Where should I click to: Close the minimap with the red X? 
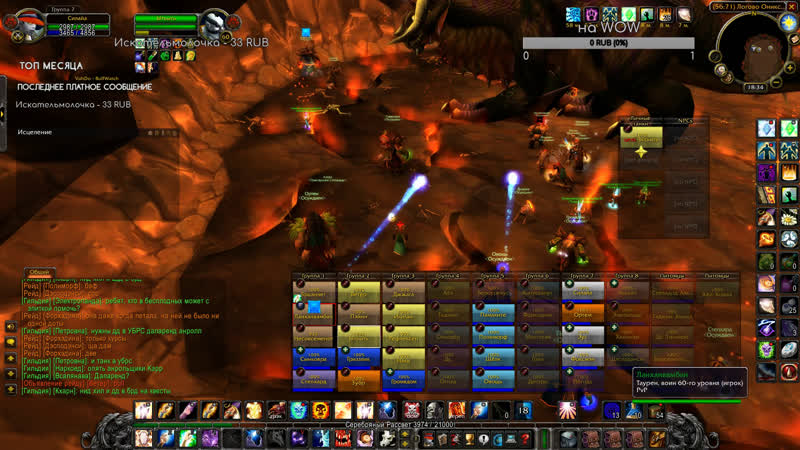pos(793,6)
